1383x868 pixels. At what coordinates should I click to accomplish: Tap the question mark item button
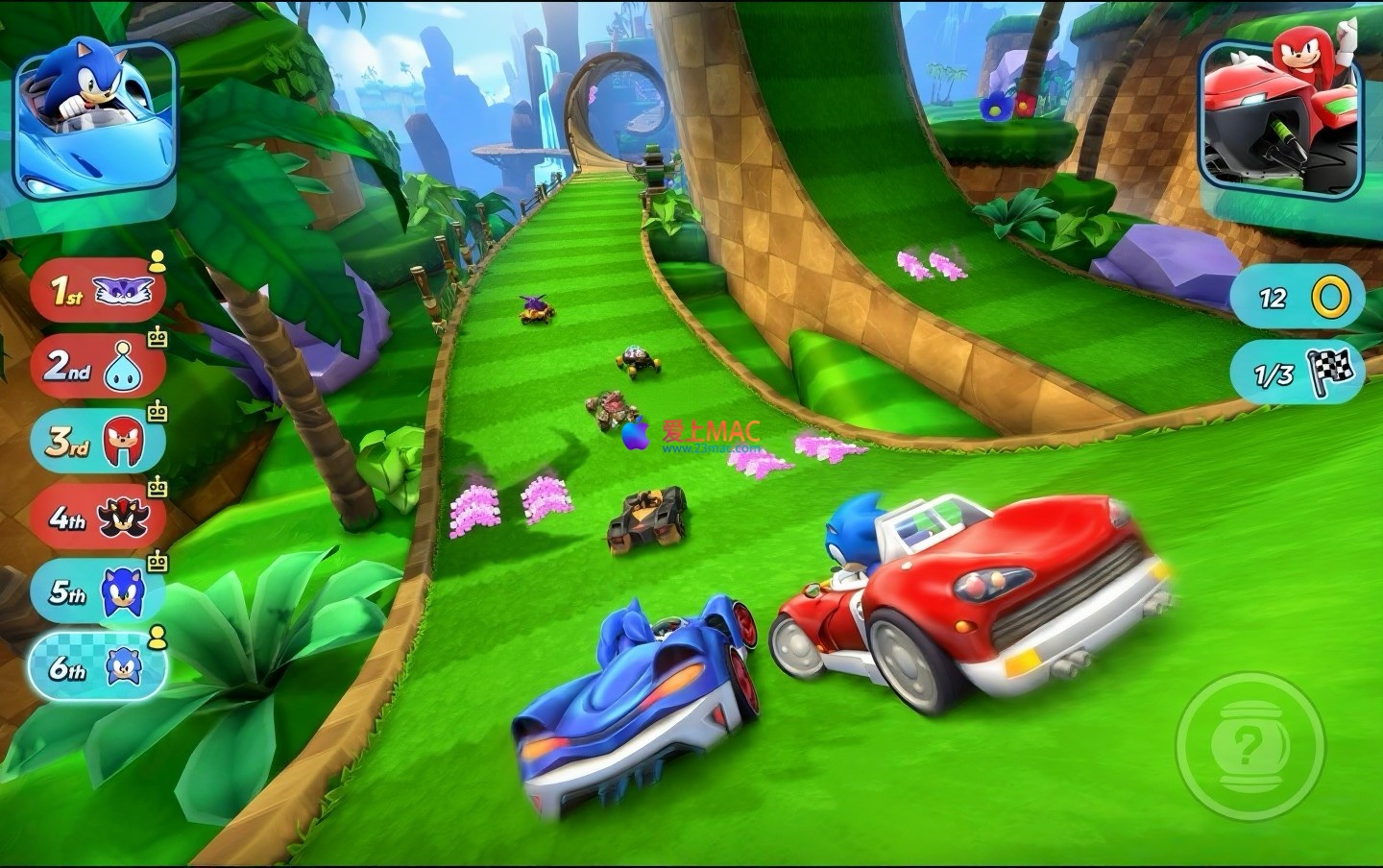(x=1249, y=744)
